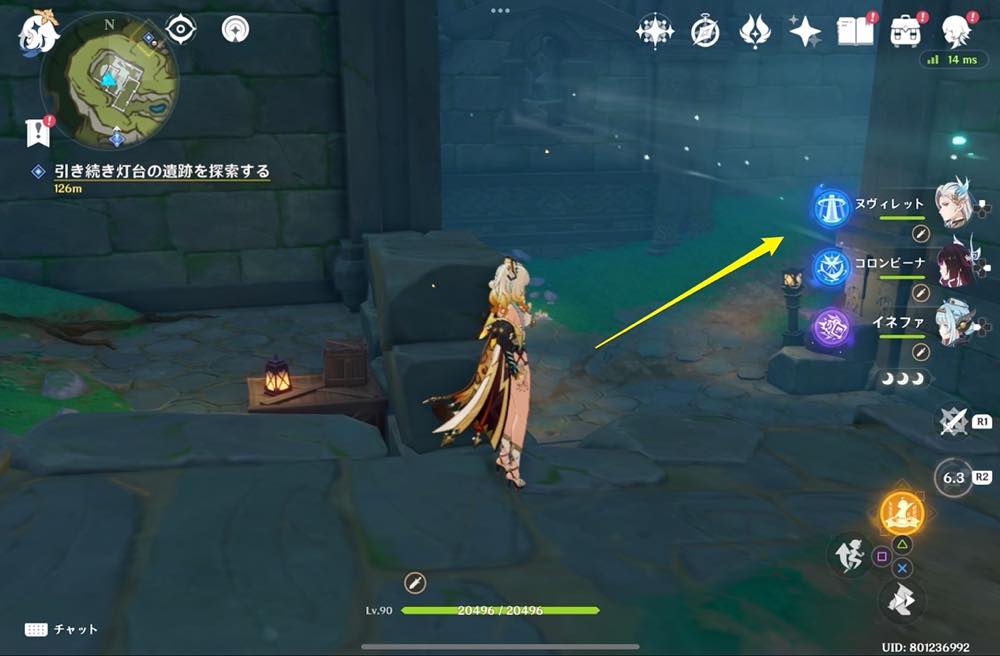Open the winged battle pass icon
The image size is (1000, 656).
pyautogui.click(x=754, y=32)
